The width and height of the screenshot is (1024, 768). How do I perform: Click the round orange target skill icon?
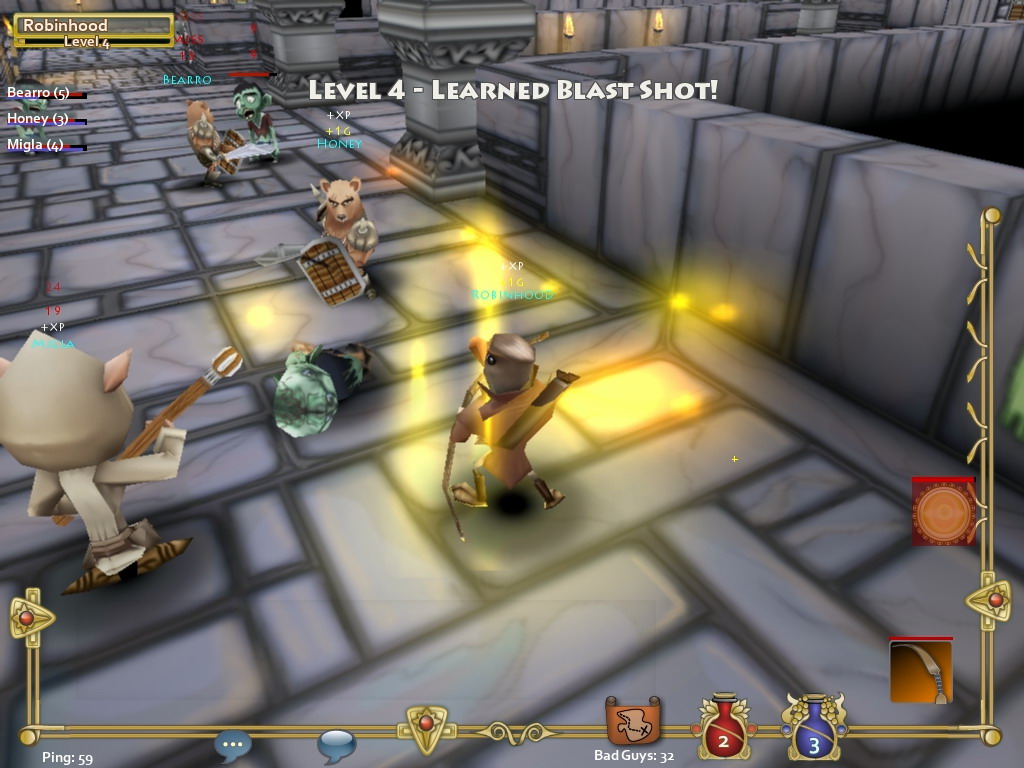[942, 512]
